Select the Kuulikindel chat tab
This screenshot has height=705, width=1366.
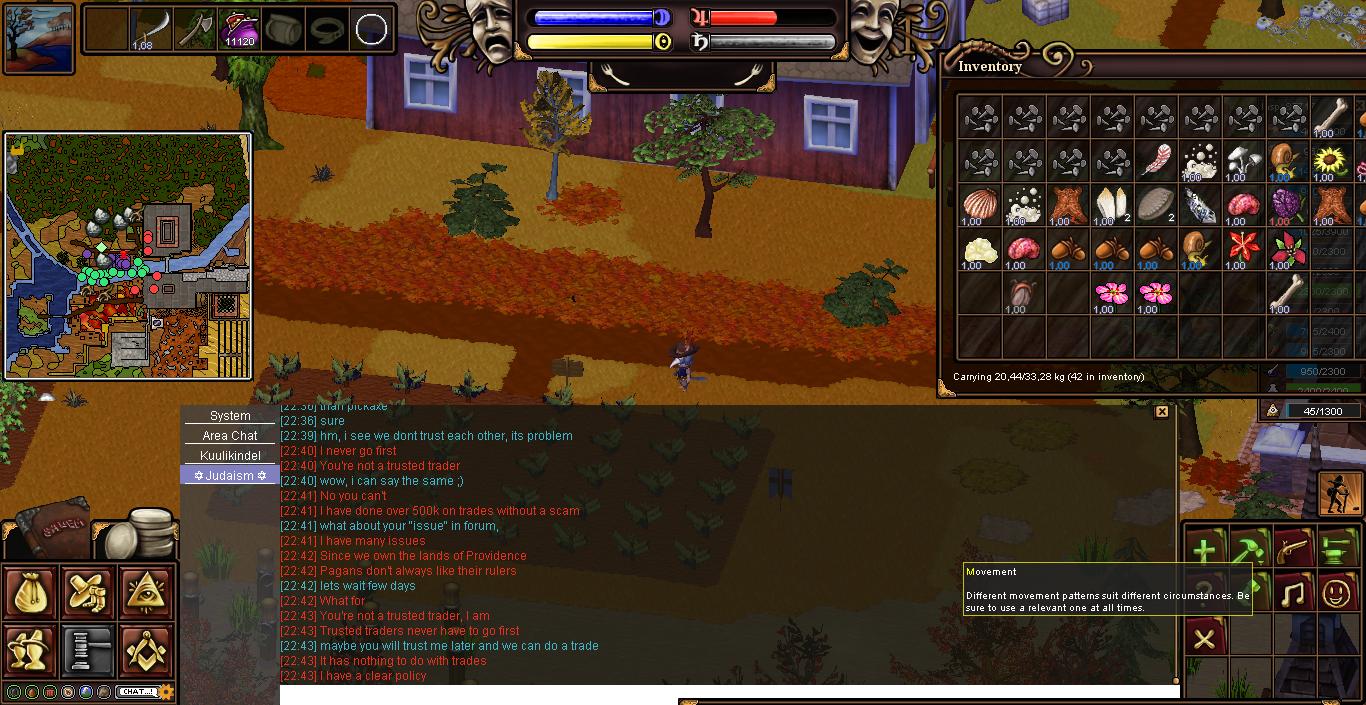pyautogui.click(x=230, y=456)
